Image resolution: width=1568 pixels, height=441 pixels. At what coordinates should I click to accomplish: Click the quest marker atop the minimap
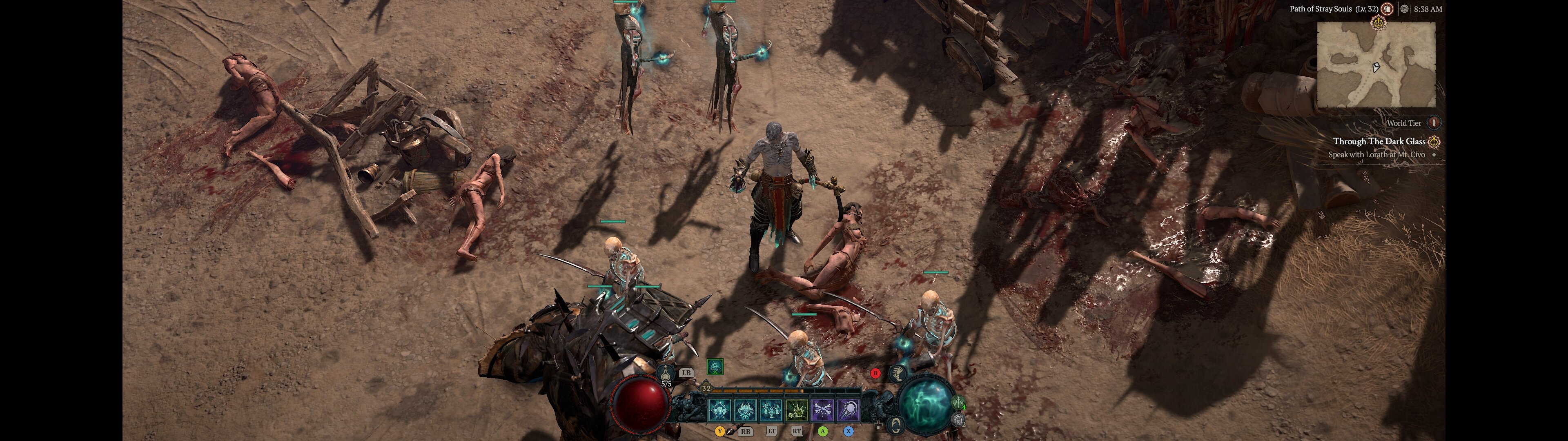1378,23
